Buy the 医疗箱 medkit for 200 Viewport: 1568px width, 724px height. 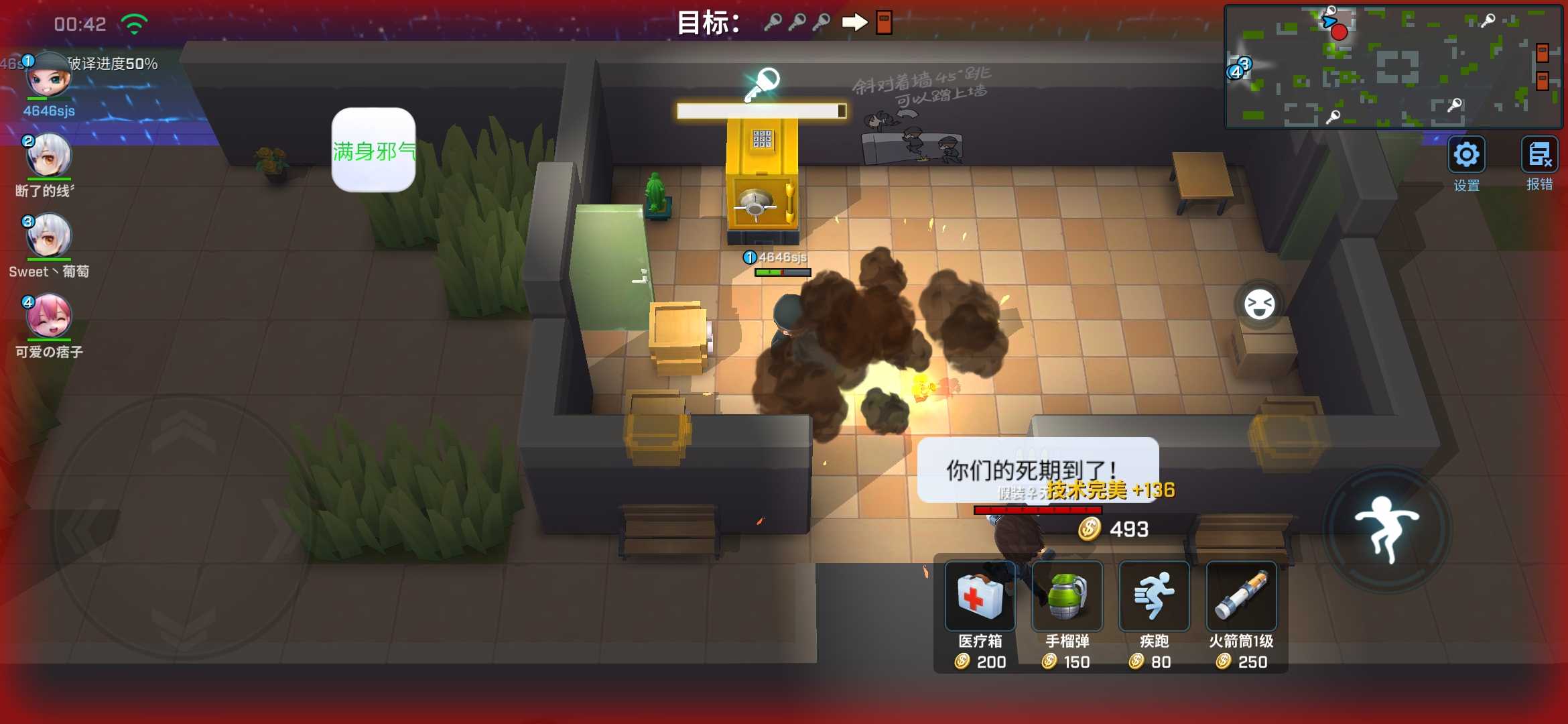pyautogui.click(x=980, y=597)
